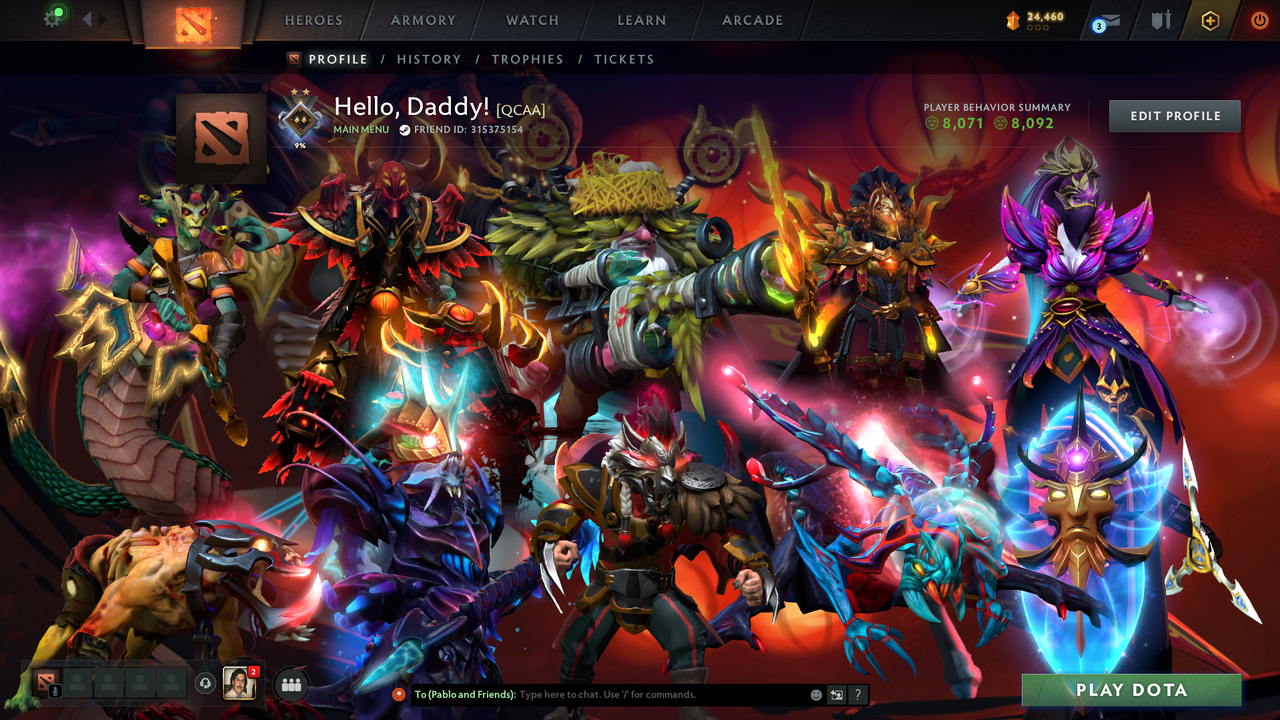Click the chat input field
This screenshot has width=1280, height=720.
[620, 694]
